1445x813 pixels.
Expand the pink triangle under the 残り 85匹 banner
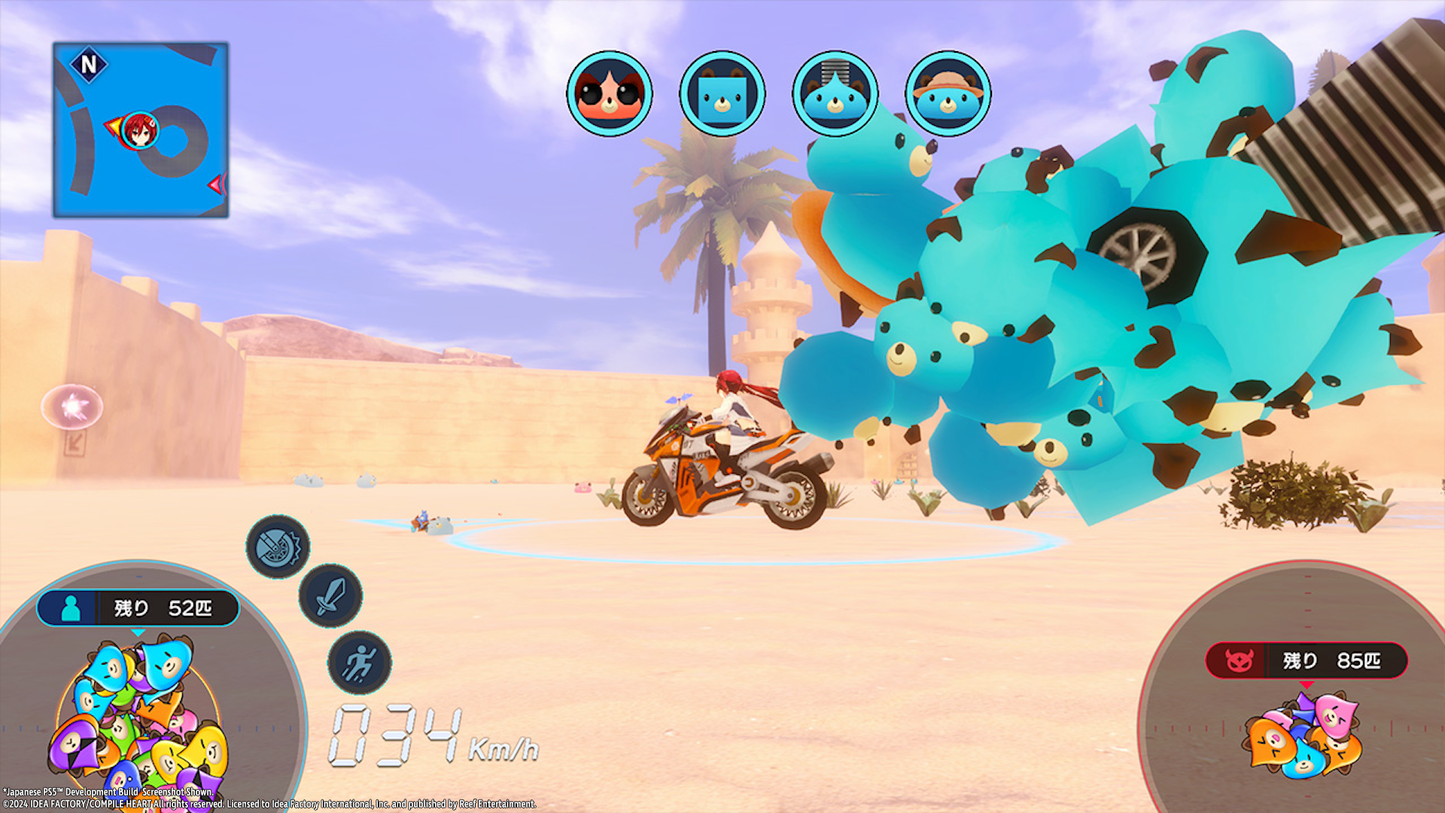pos(1308,684)
